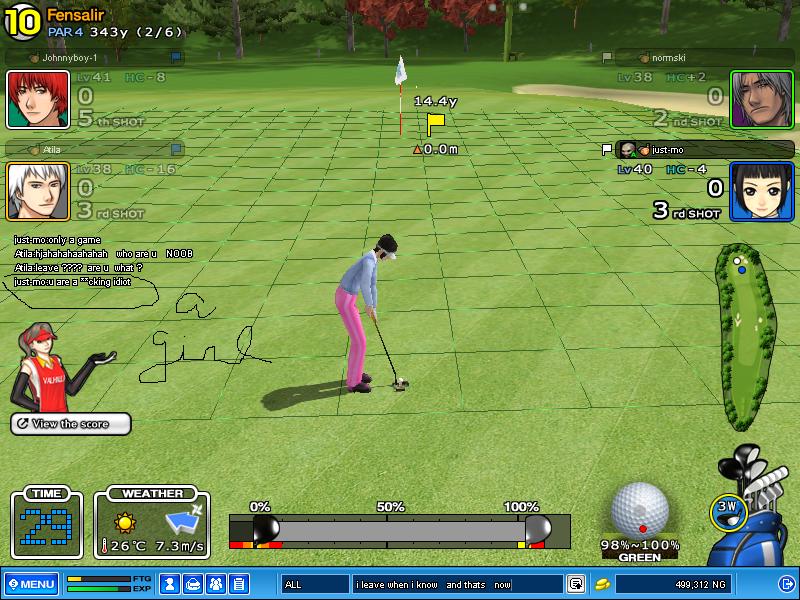The width and height of the screenshot is (800, 600).
Task: Click the golf ball impact point selector
Action: 640,510
